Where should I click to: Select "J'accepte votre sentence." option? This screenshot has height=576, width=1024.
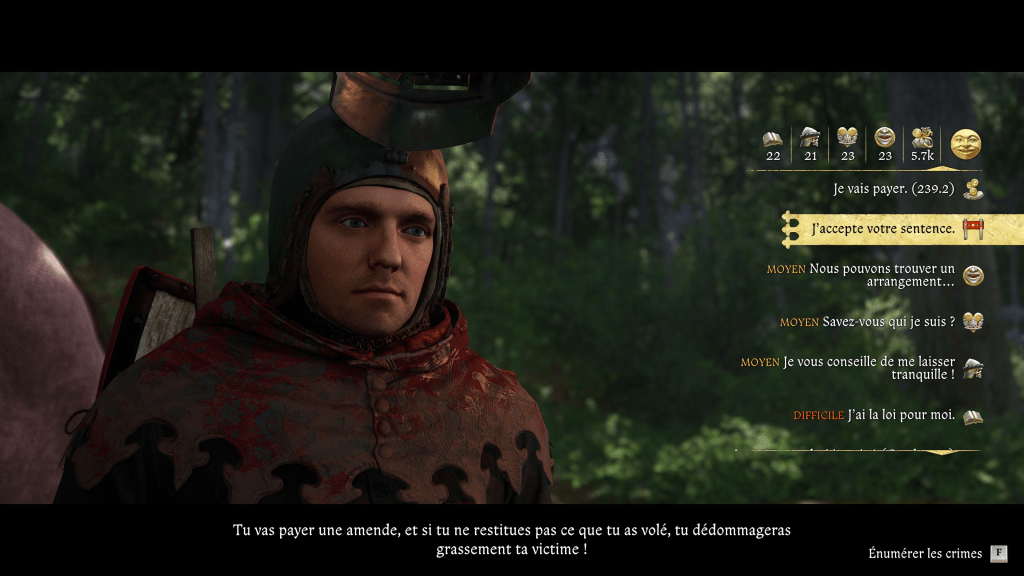tap(883, 229)
